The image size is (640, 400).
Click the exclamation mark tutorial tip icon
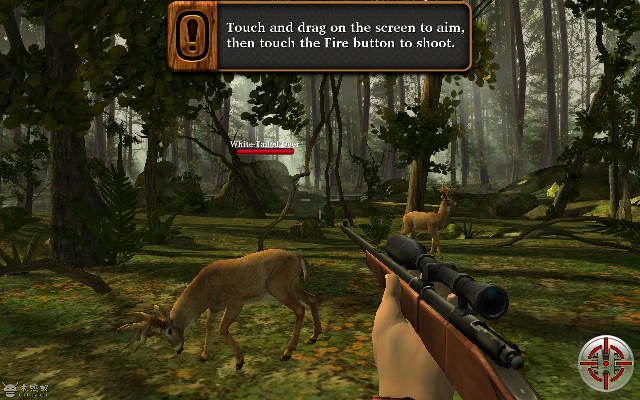click(x=193, y=35)
